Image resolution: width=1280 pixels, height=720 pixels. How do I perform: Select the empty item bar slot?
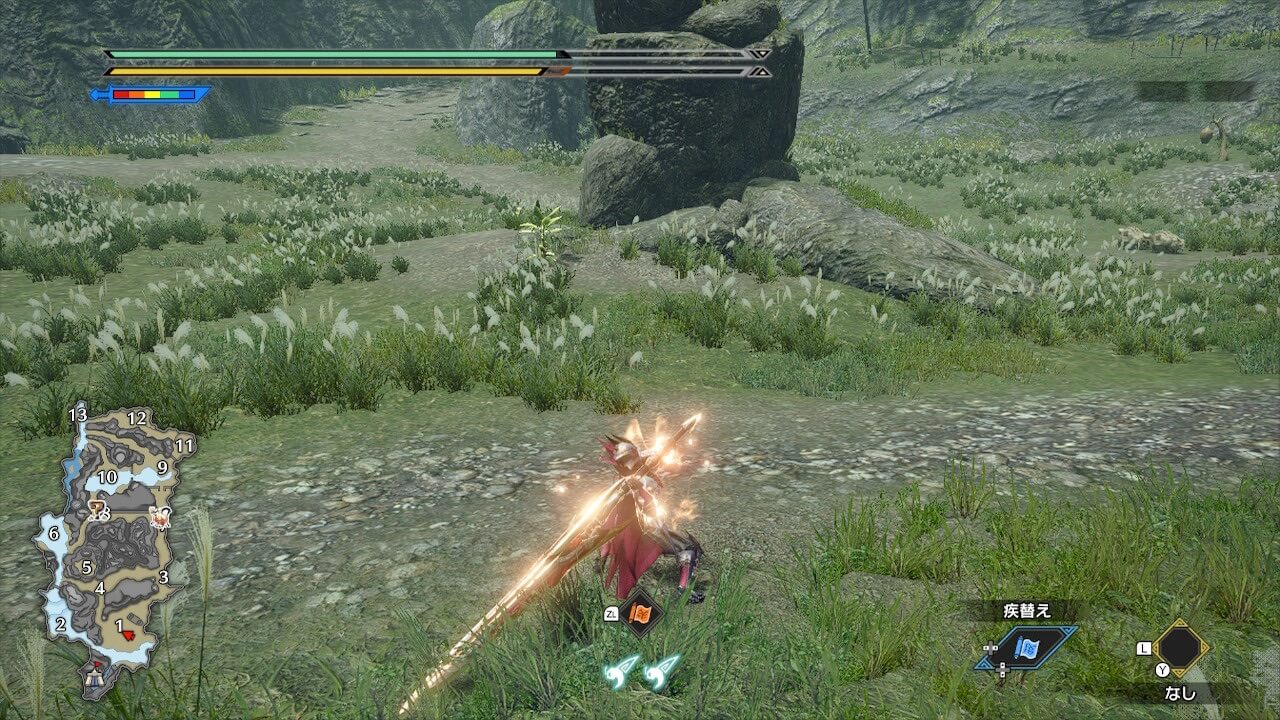[1180, 648]
